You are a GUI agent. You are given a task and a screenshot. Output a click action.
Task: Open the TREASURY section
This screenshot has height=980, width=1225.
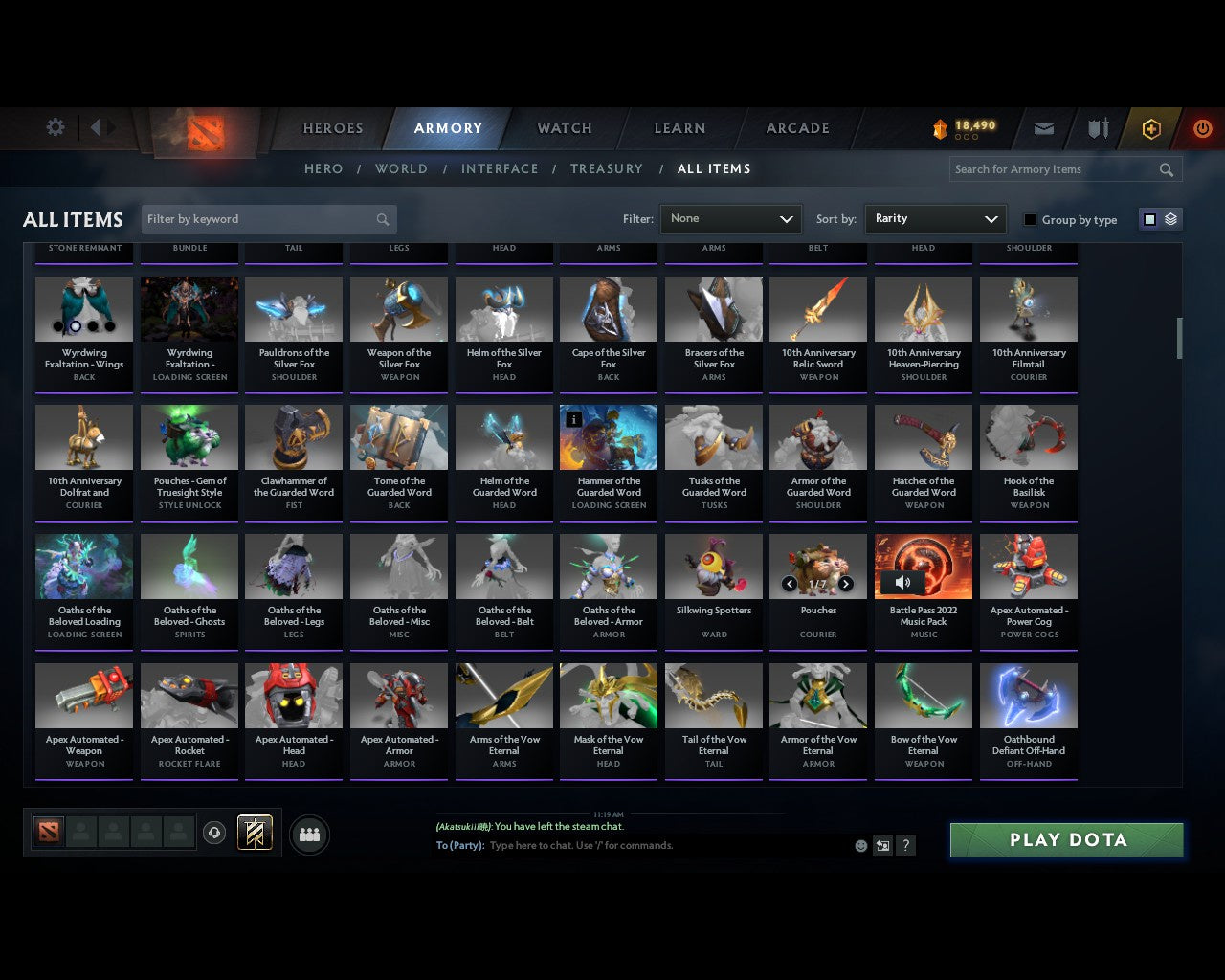click(x=607, y=168)
